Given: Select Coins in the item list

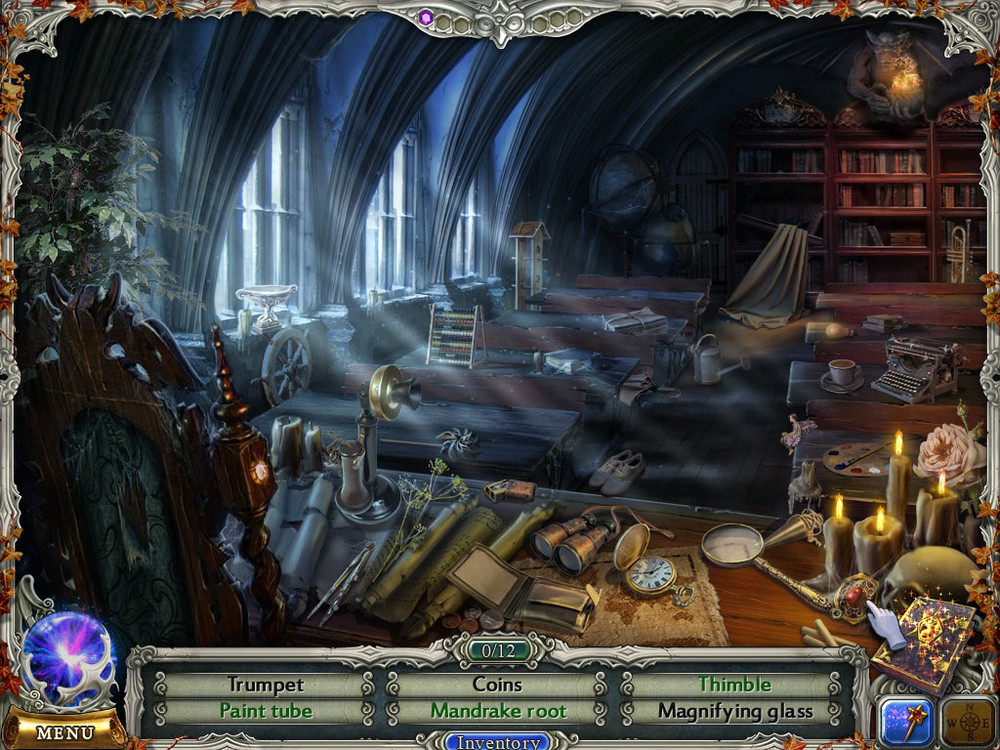Looking at the screenshot, I should coord(497,685).
